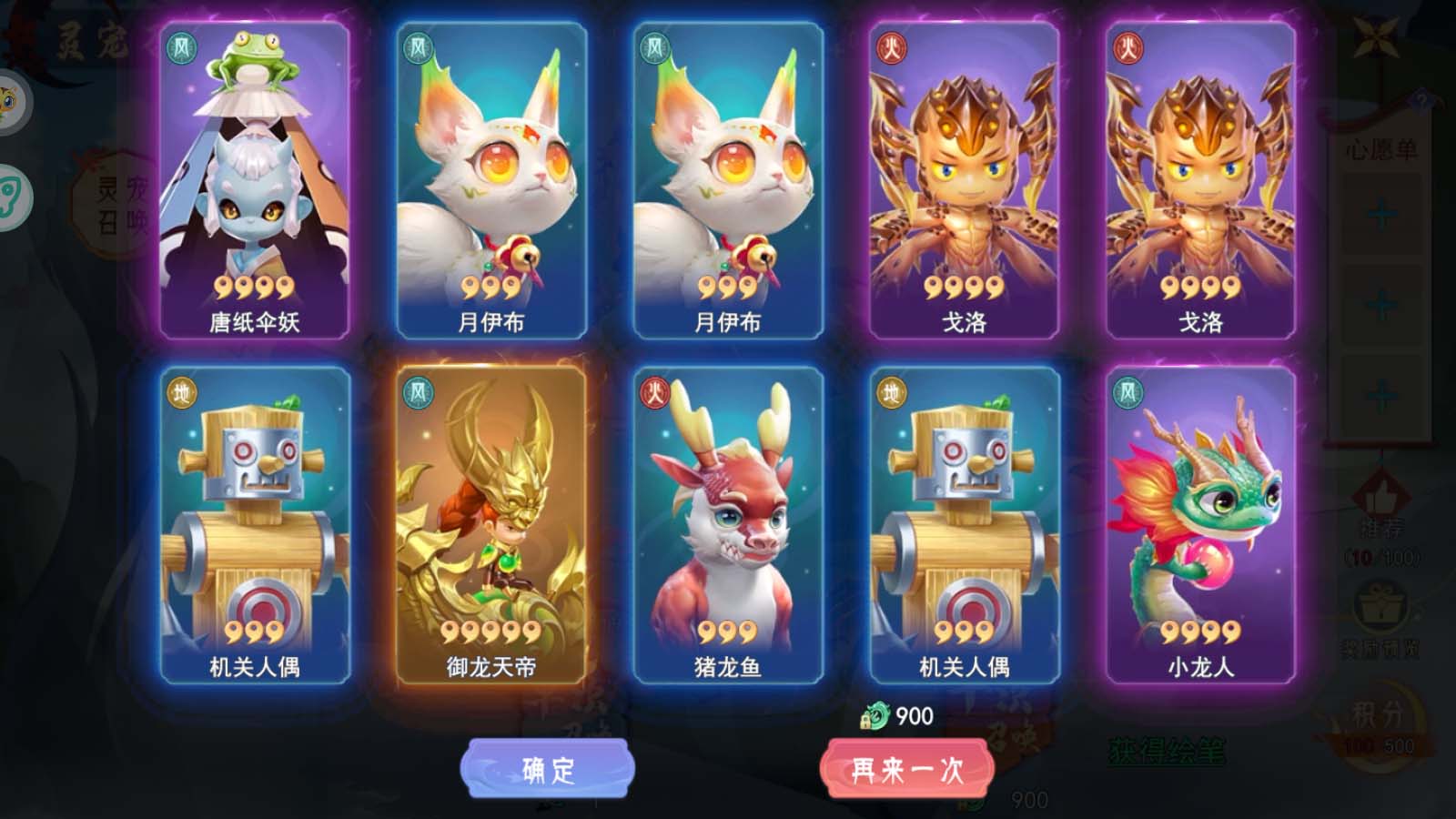Select the 唐纸伞妖 pet card
This screenshot has height=819, width=1456.
[255, 181]
